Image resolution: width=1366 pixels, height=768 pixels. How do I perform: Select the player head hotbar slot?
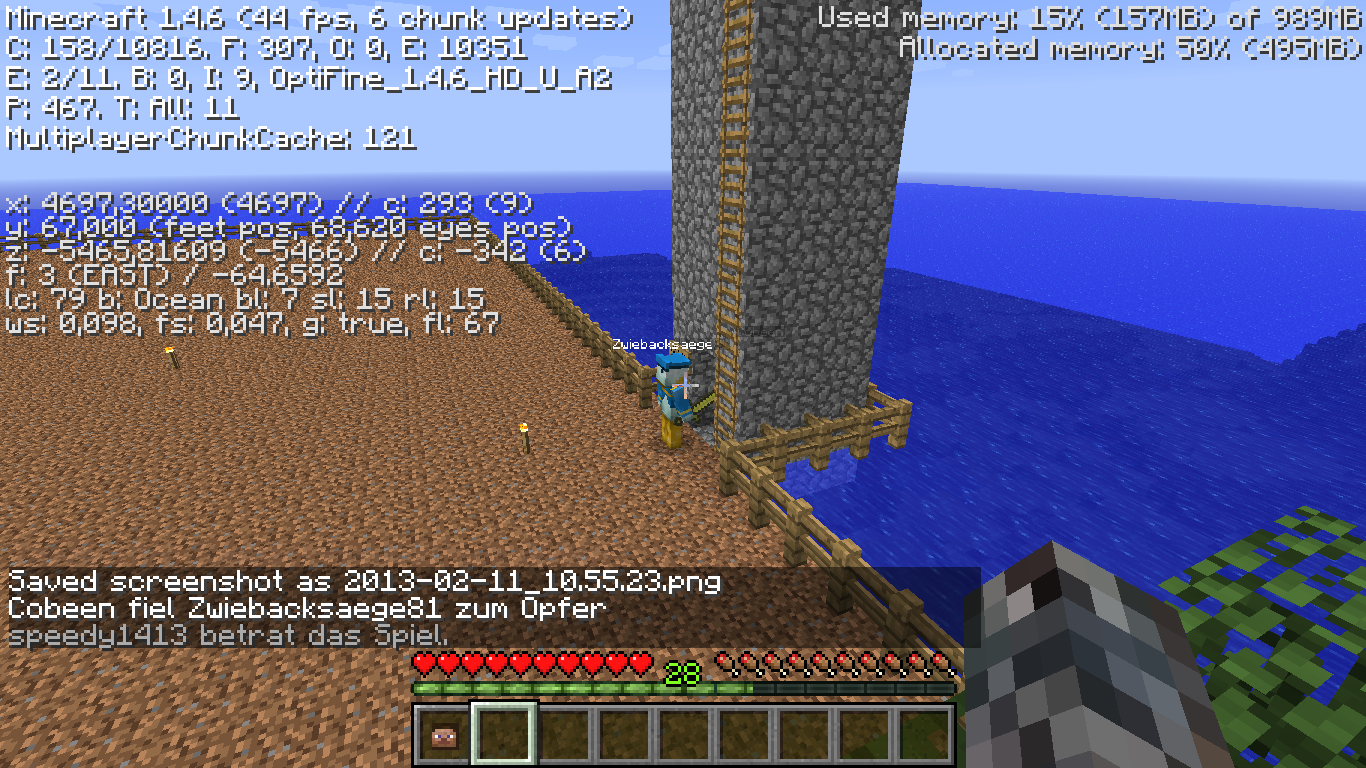(443, 736)
